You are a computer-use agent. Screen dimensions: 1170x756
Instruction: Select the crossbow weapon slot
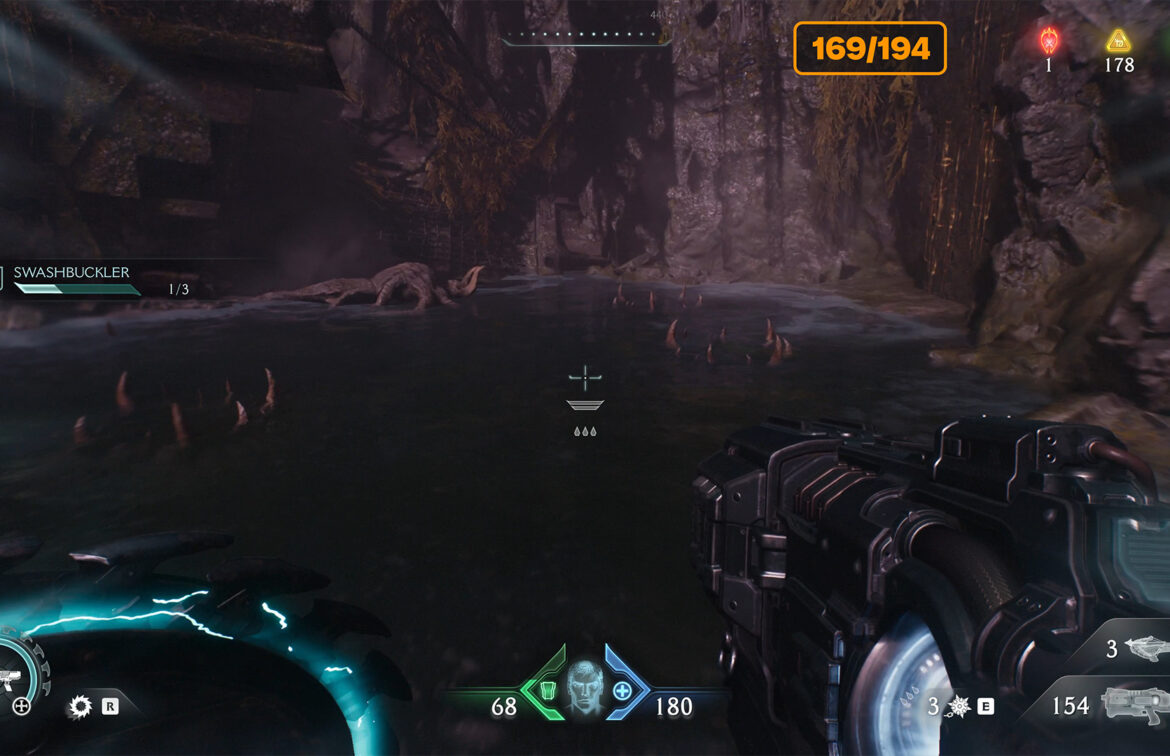coord(1141,648)
